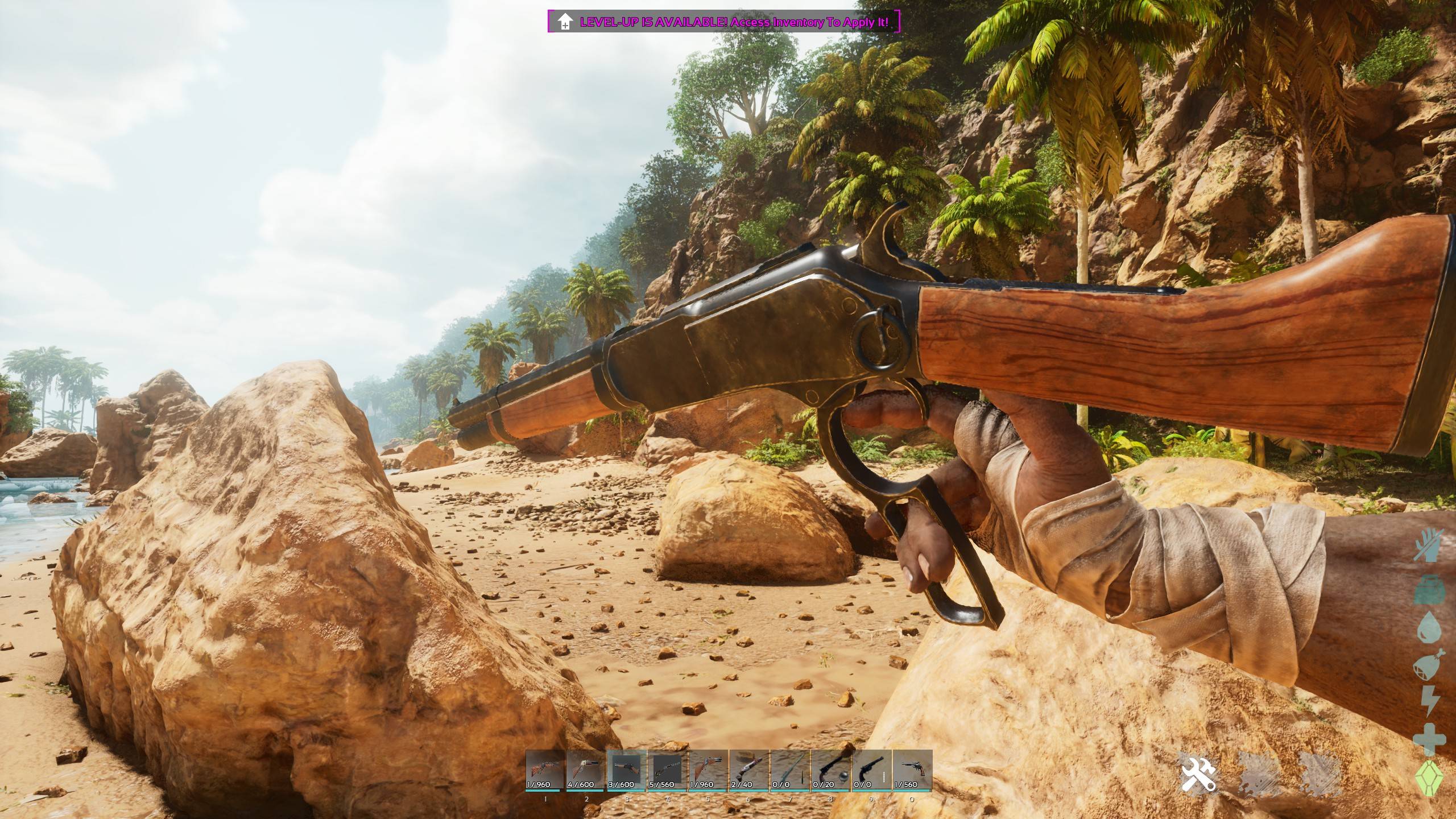This screenshot has width=1456, height=819.
Task: Select the rifle in hotbar slot 1
Action: 545,770
